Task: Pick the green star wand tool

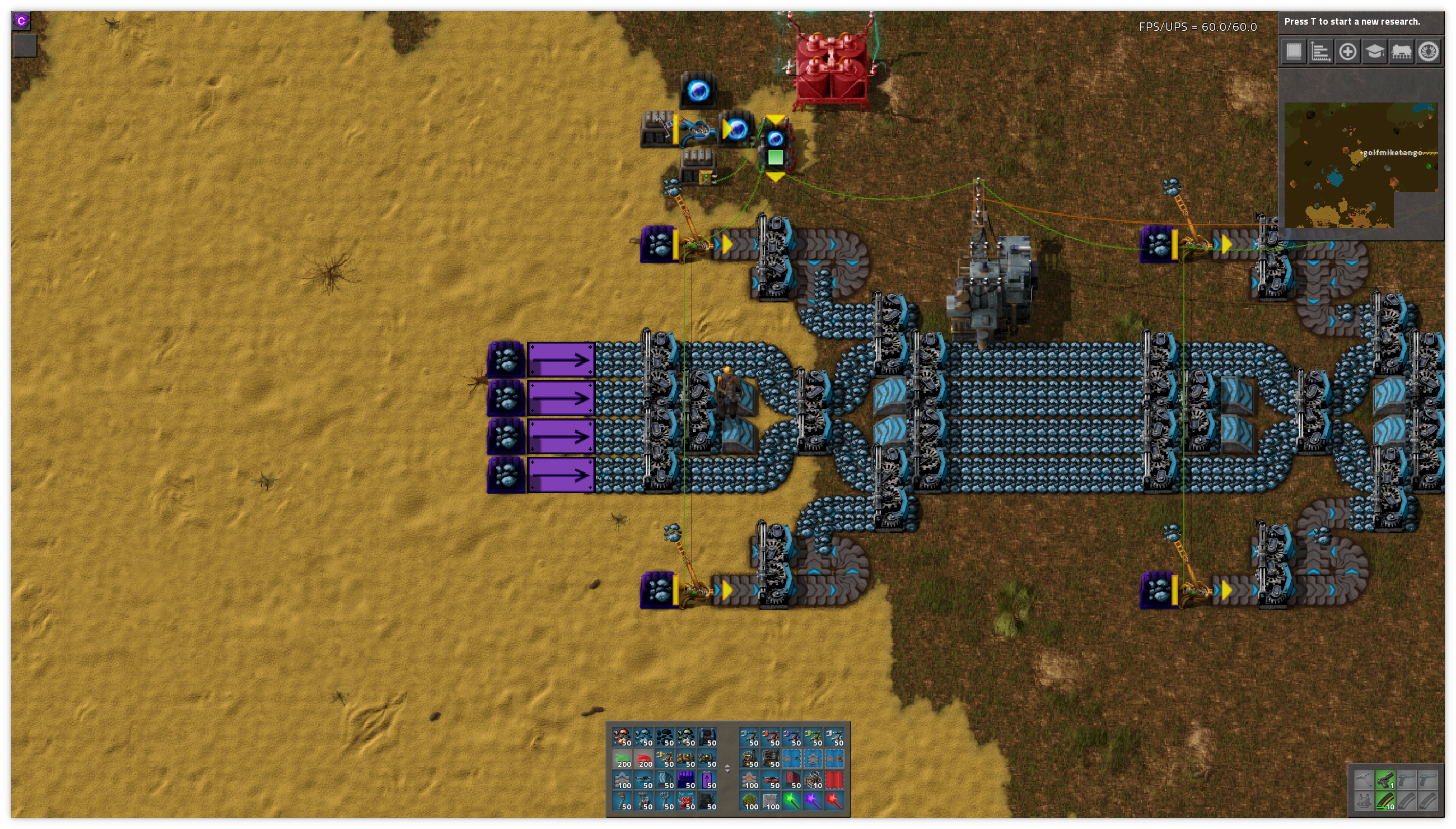Action: click(792, 802)
